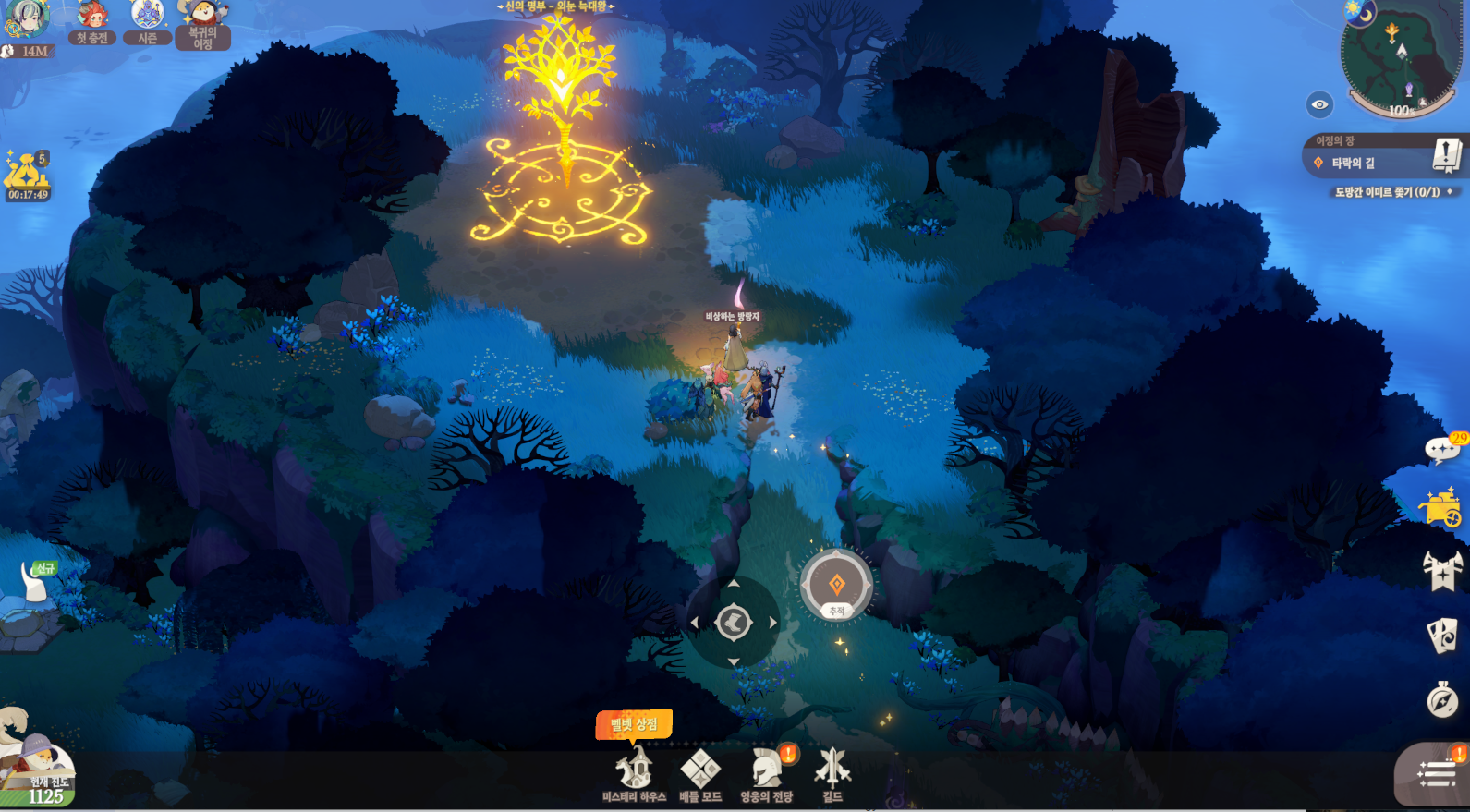Open 배틀 모드

tap(700, 772)
